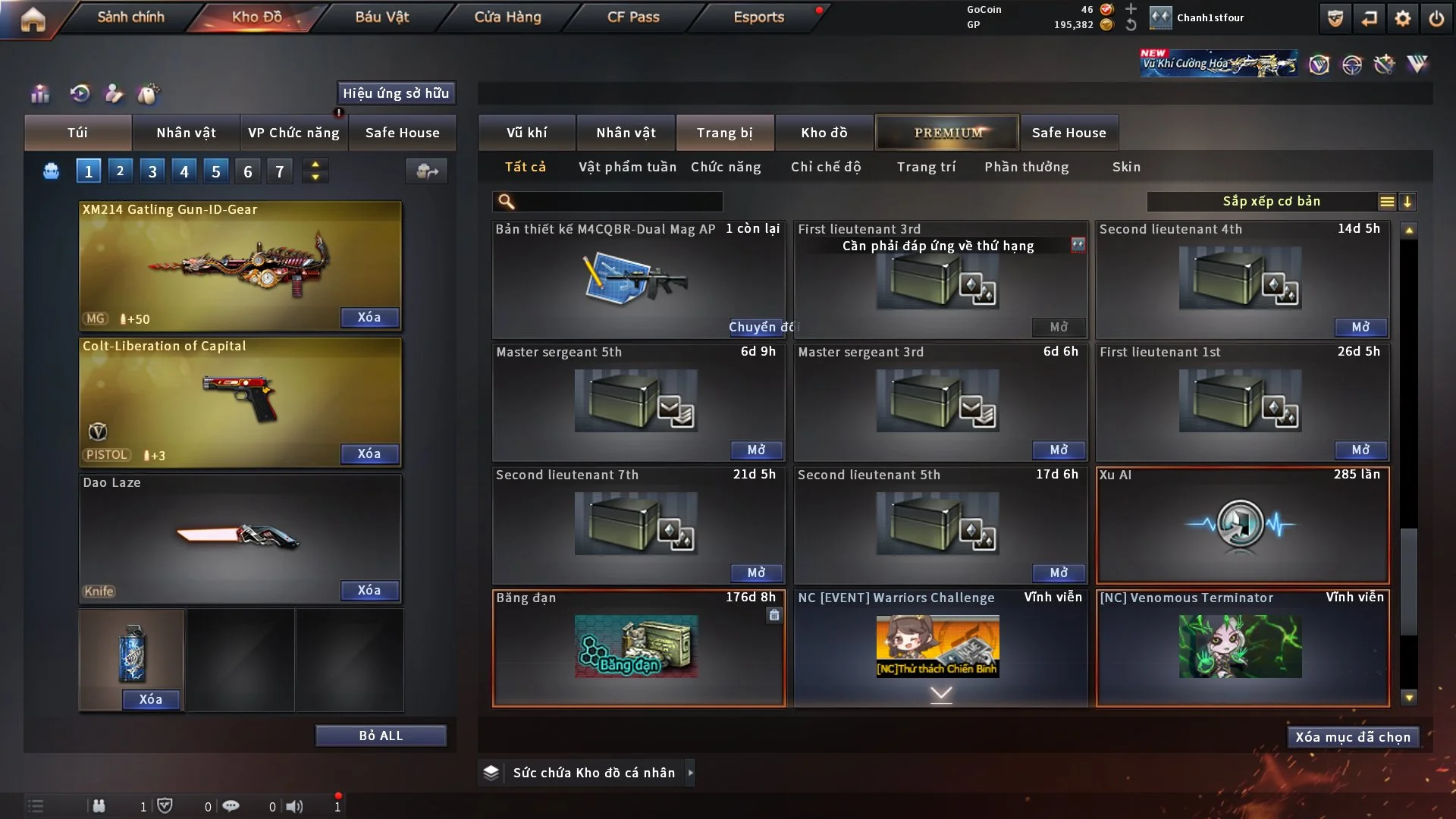1456x819 pixels.
Task: Go to the Sảnh chính lobby
Action: [x=130, y=17]
